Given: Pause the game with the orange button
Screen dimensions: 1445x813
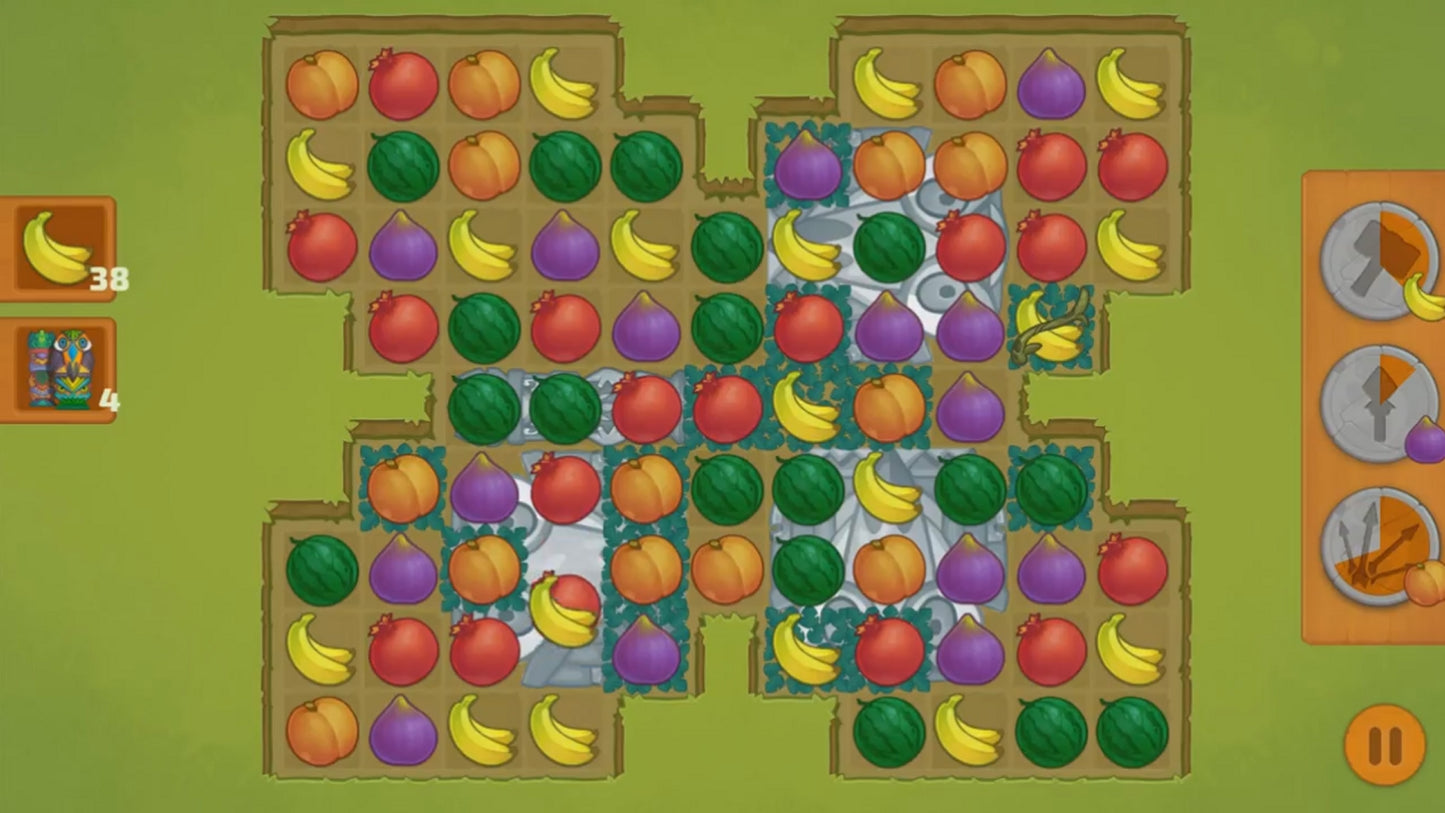Looking at the screenshot, I should coord(1384,745).
